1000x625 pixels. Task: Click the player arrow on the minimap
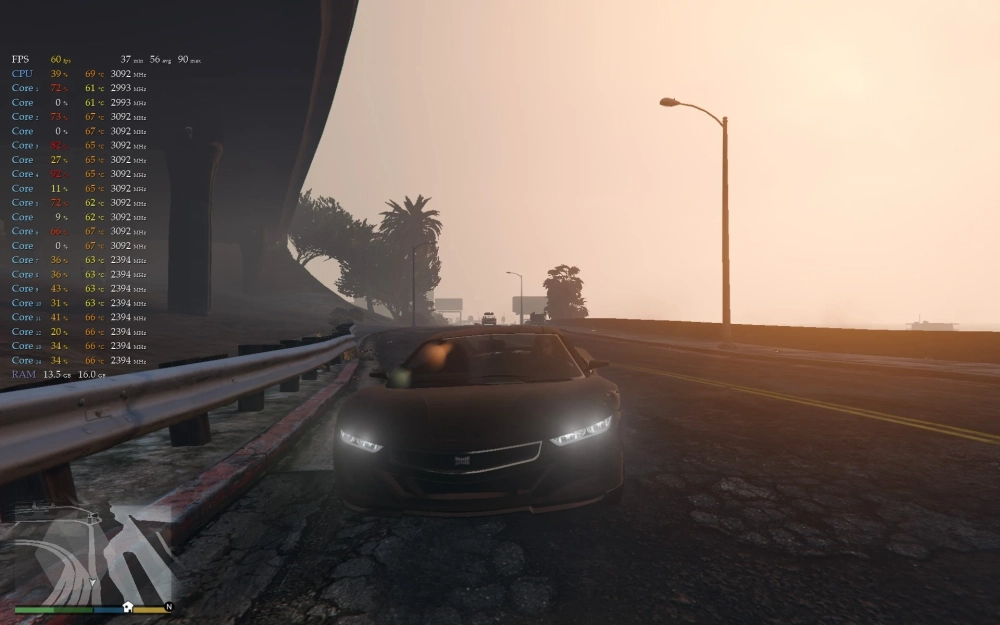pyautogui.click(x=94, y=580)
